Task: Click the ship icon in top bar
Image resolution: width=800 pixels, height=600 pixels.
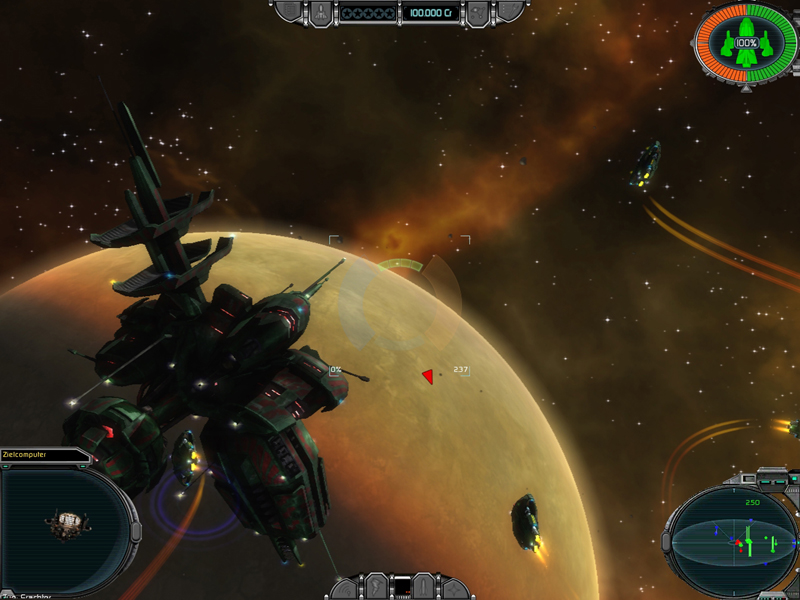Action: [x=320, y=12]
